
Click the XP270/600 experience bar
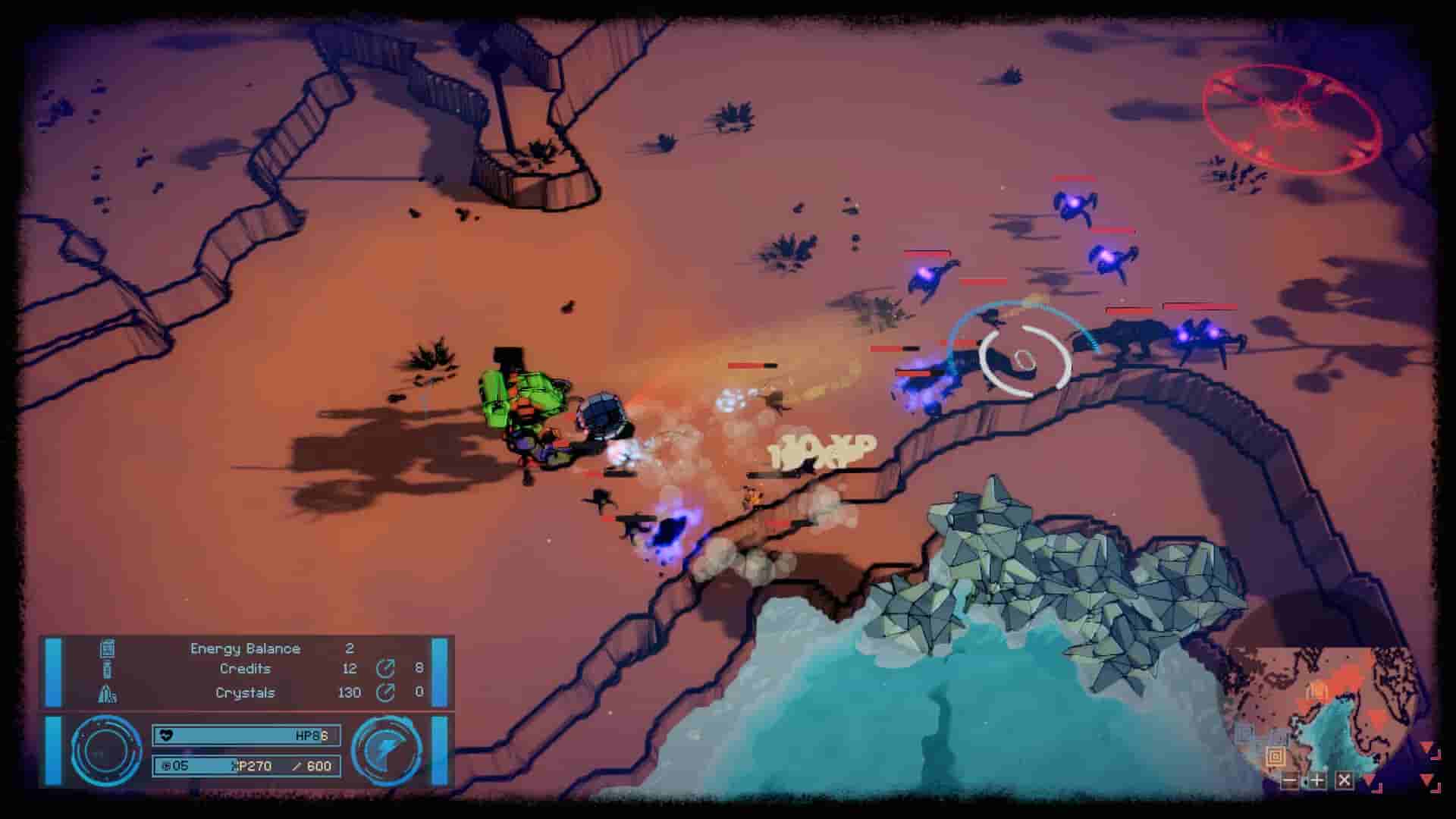(248, 765)
